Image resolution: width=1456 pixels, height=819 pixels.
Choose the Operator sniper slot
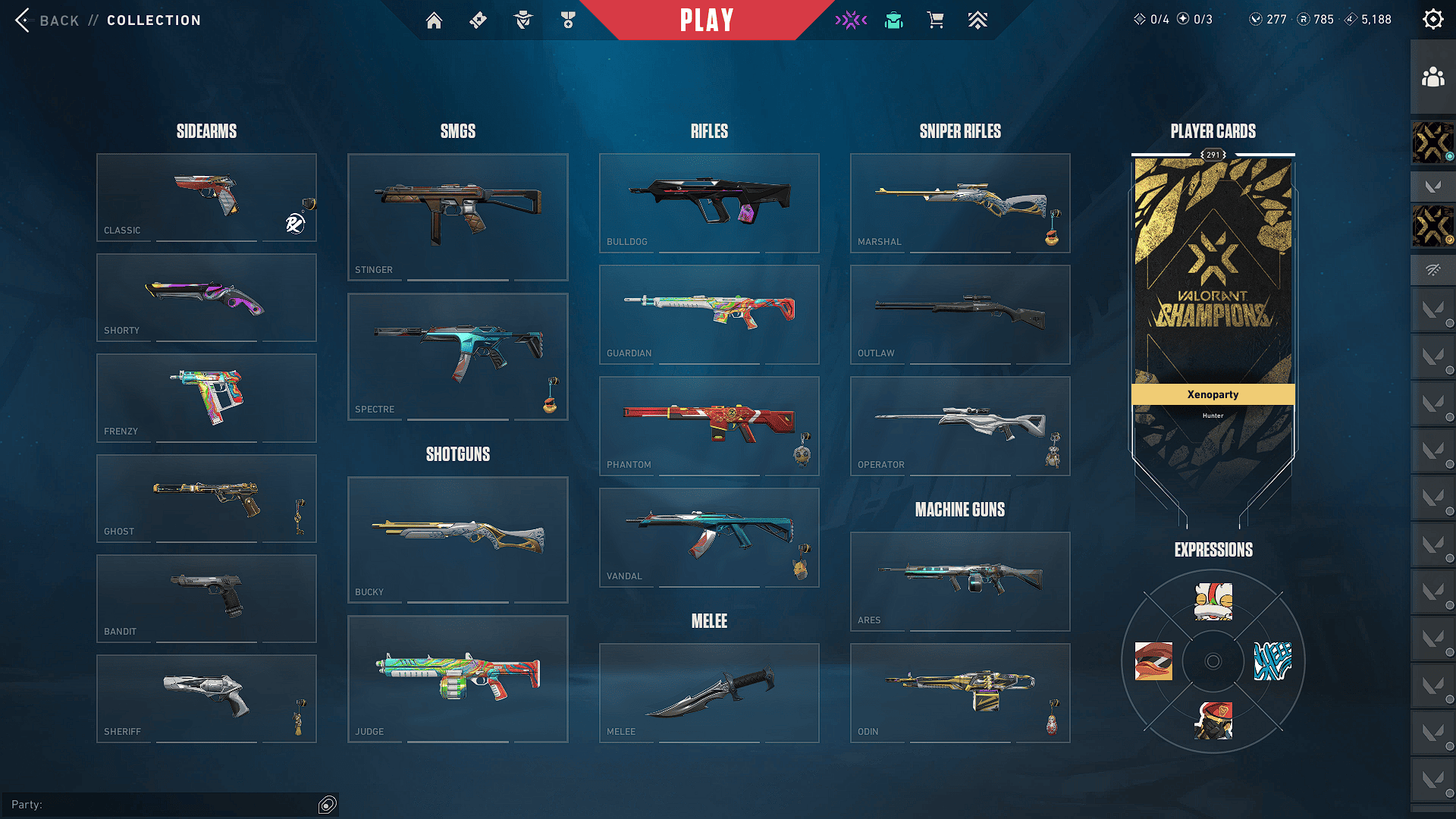[x=960, y=425]
